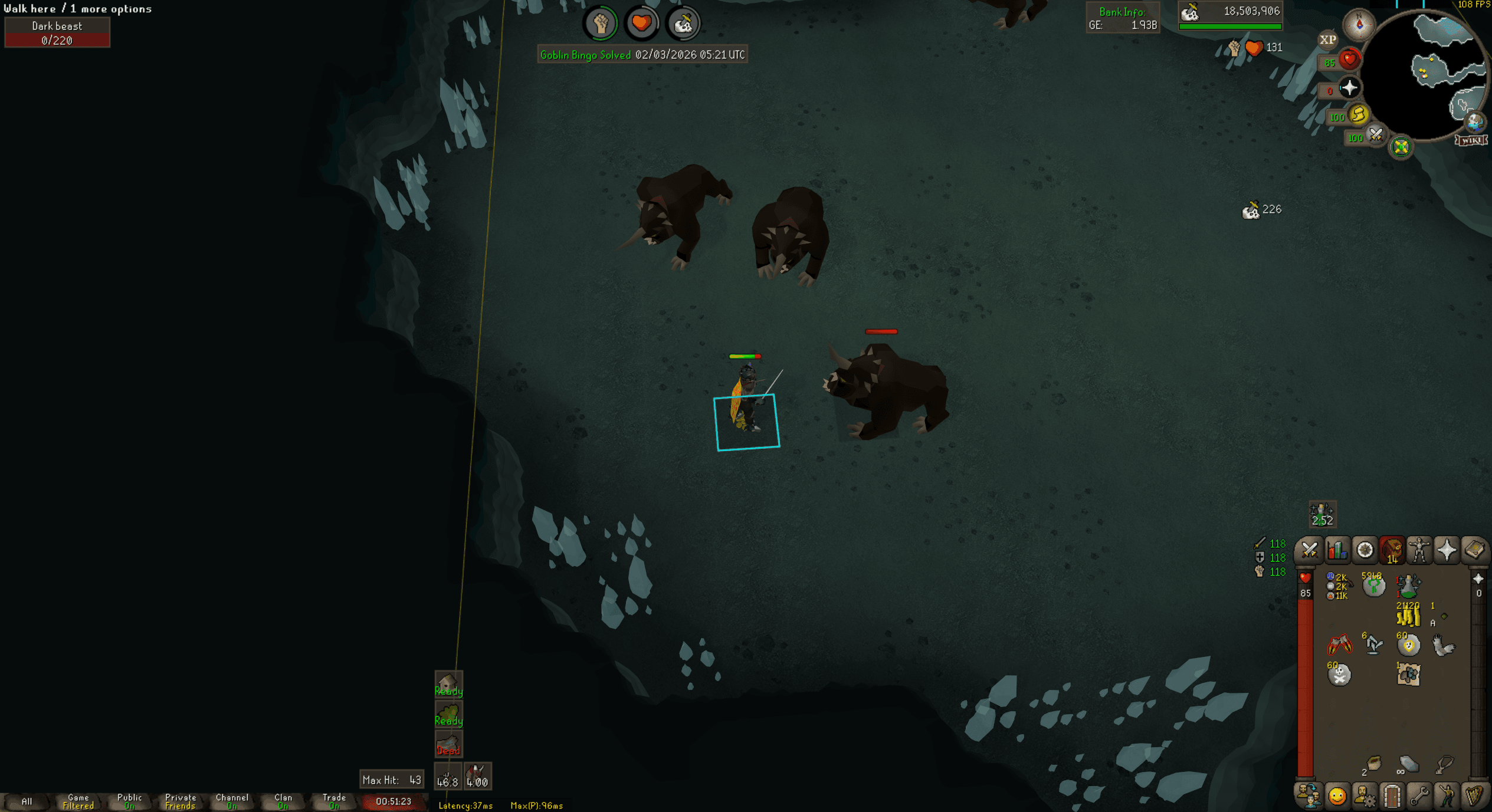Click the minimap to walk elsewhere
This screenshot has width=1492, height=812.
coord(1434,71)
